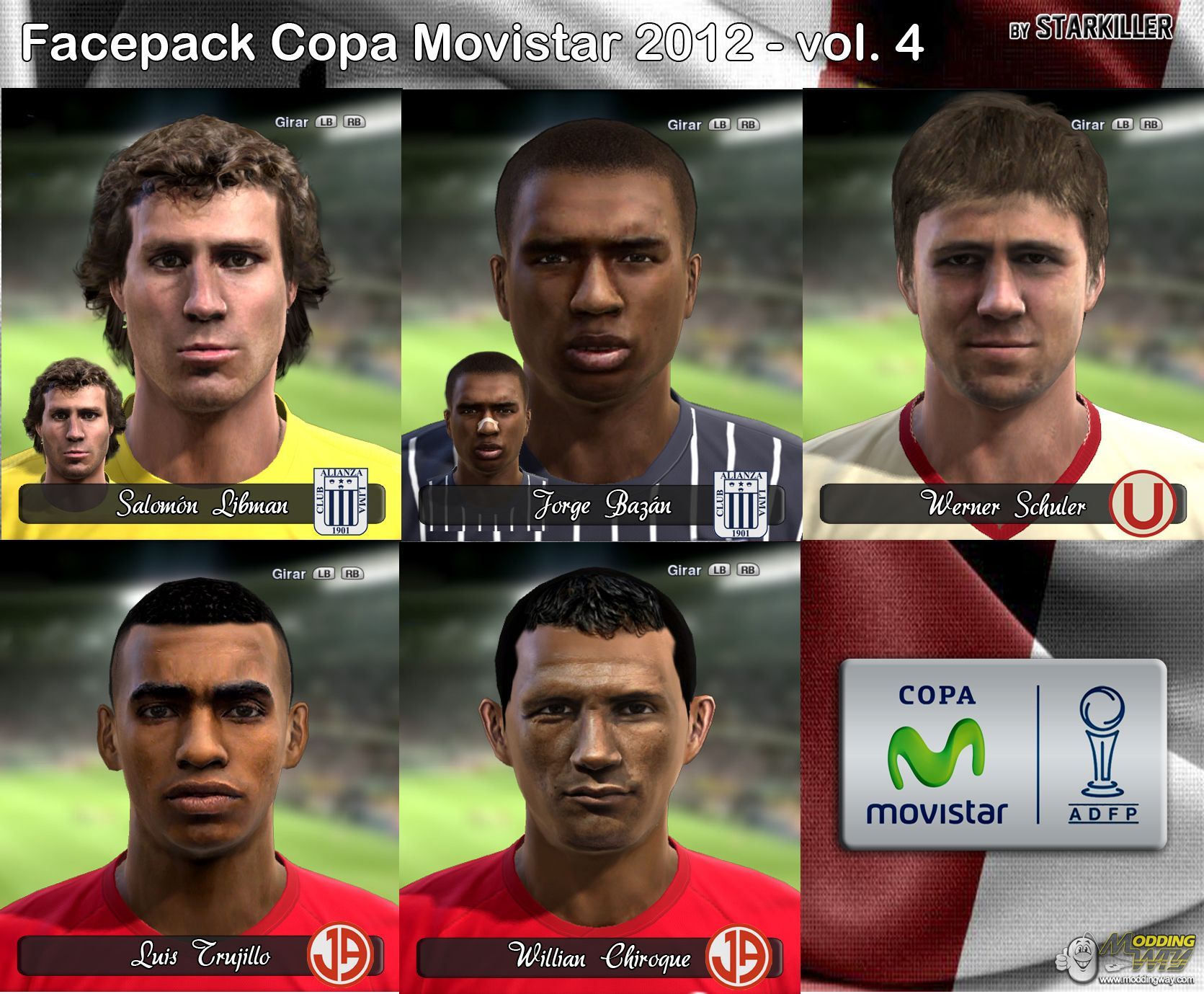Select the Salomón Libman name banner
This screenshot has width=1204, height=994.
[202, 505]
